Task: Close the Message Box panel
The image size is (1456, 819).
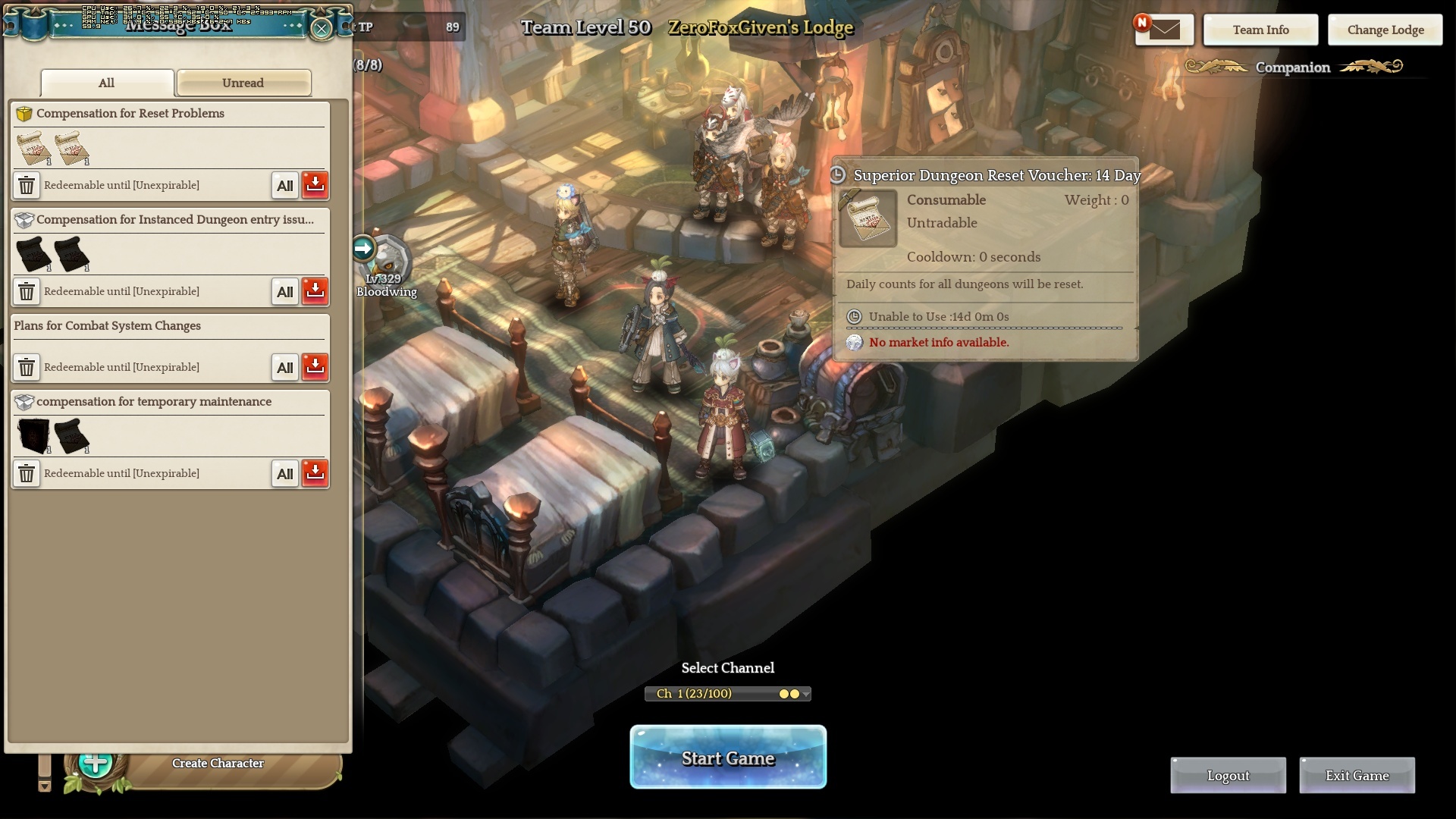Action: (322, 29)
